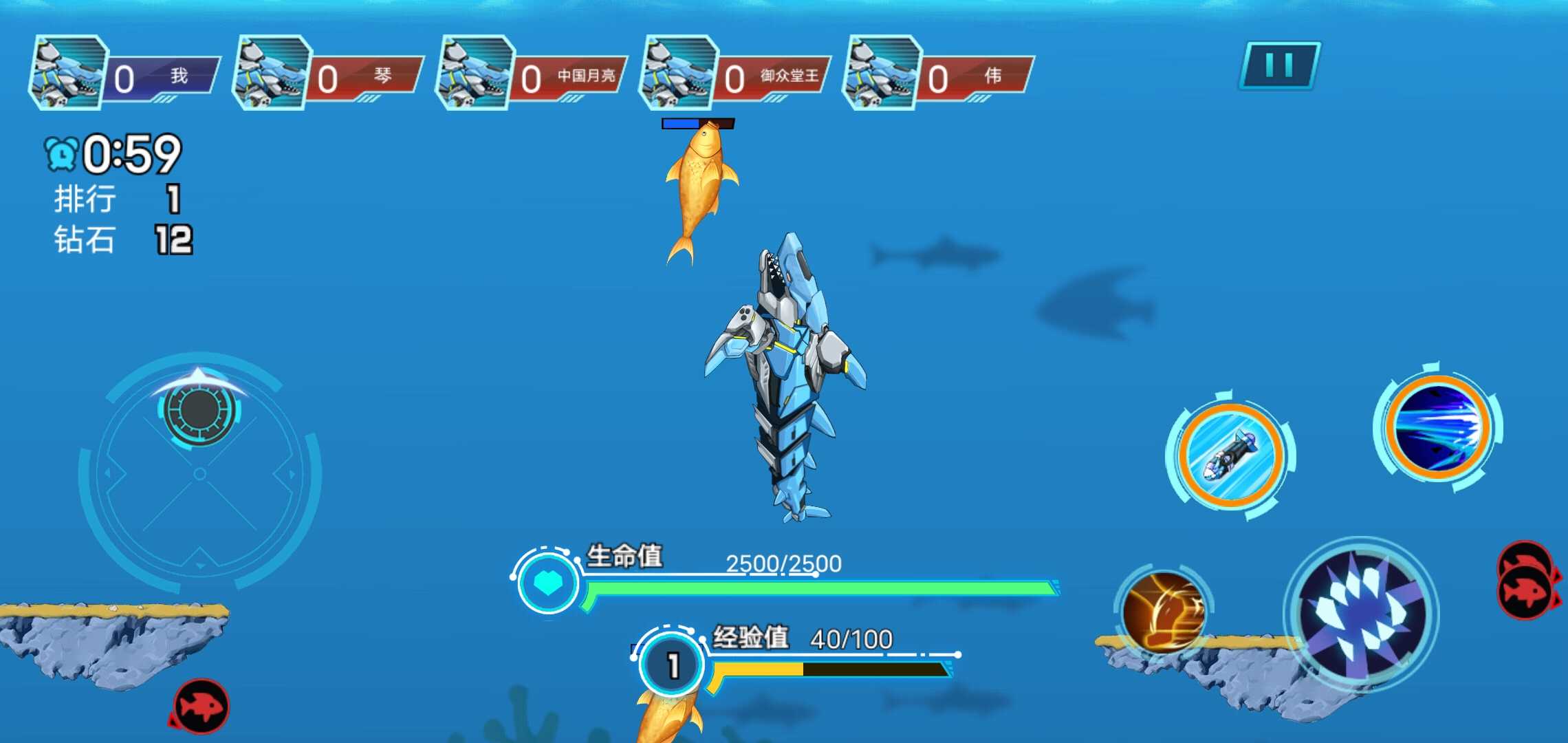
Task: Pause the game
Action: pos(1279,66)
